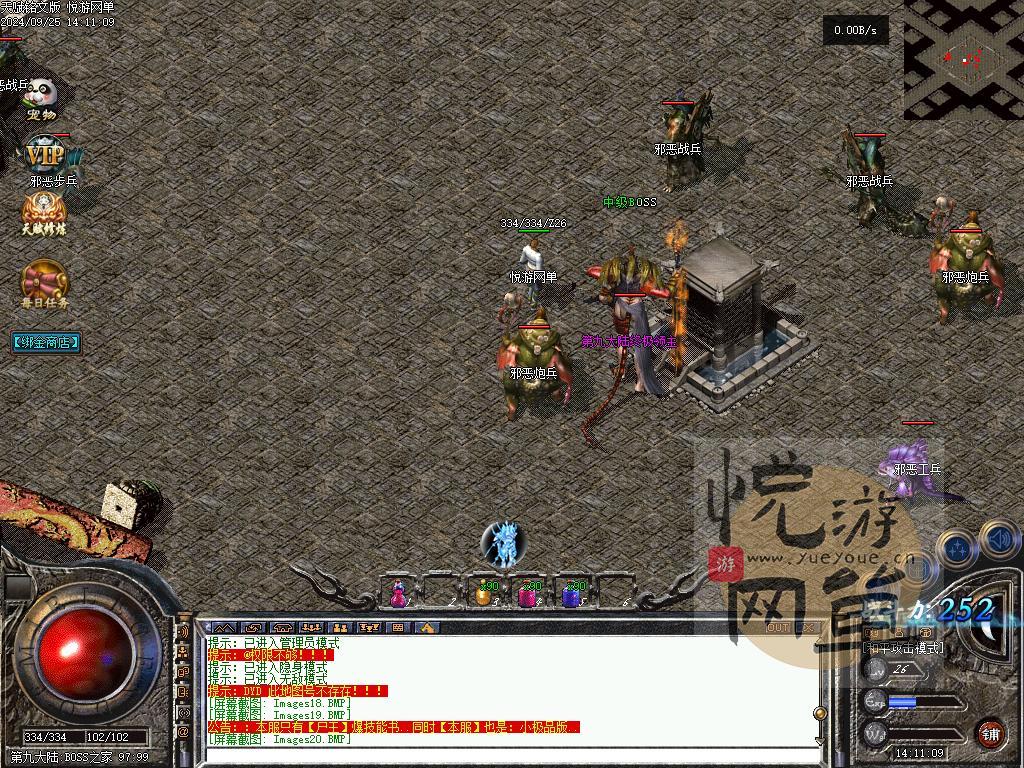The width and height of the screenshot is (1024, 768).
Task: Toggle the sound speaker button
Action: (998, 541)
